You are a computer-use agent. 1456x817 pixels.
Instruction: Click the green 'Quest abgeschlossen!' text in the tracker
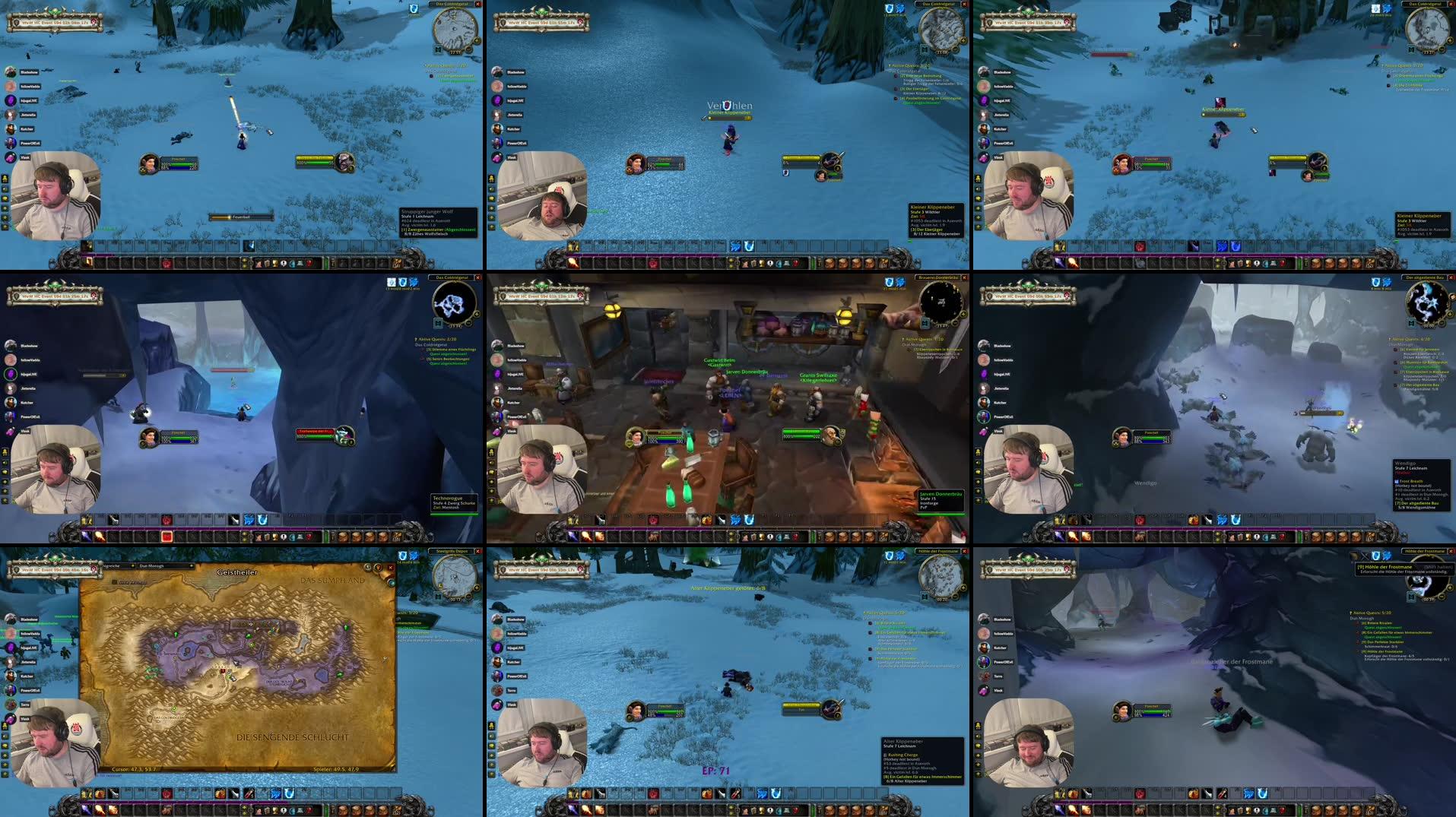click(919, 103)
